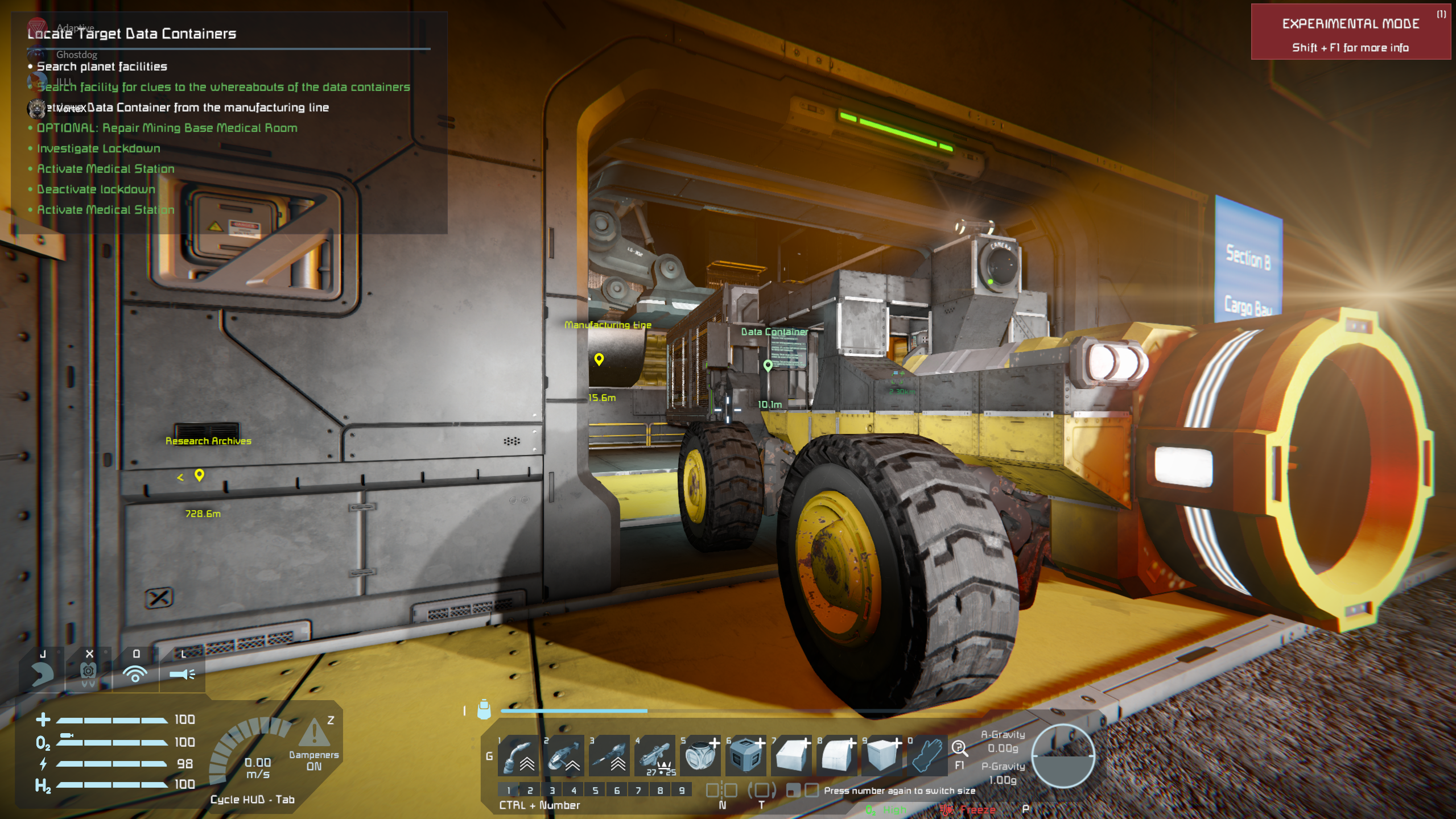Toggle the broadcasting antenna signal icon
Image resolution: width=1456 pixels, height=819 pixels.
tap(135, 673)
